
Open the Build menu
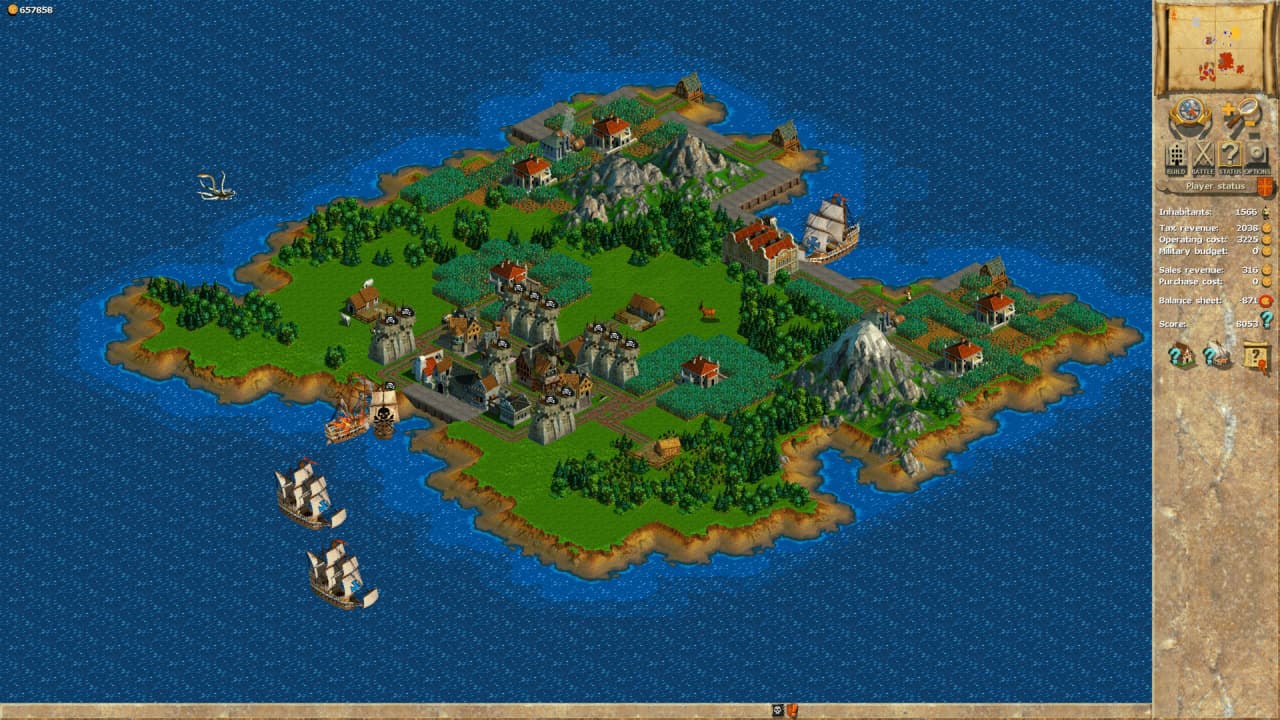click(x=1176, y=157)
